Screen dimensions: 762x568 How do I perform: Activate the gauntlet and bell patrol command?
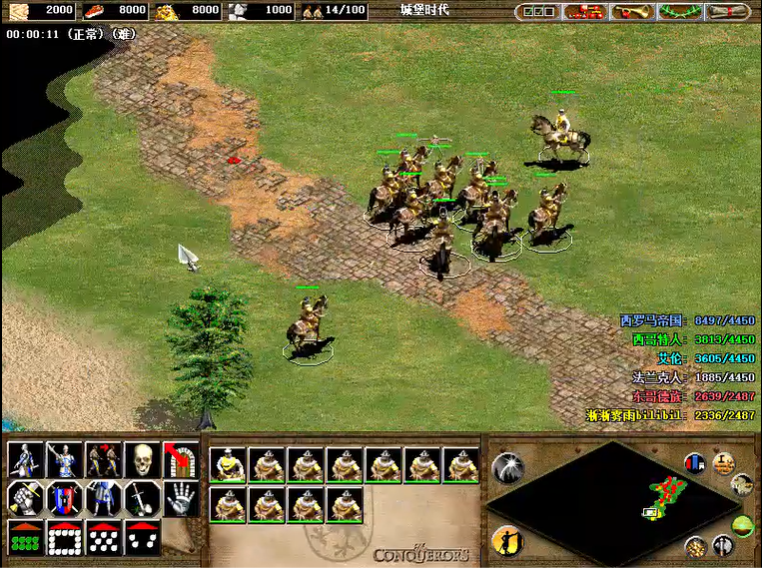25,497
